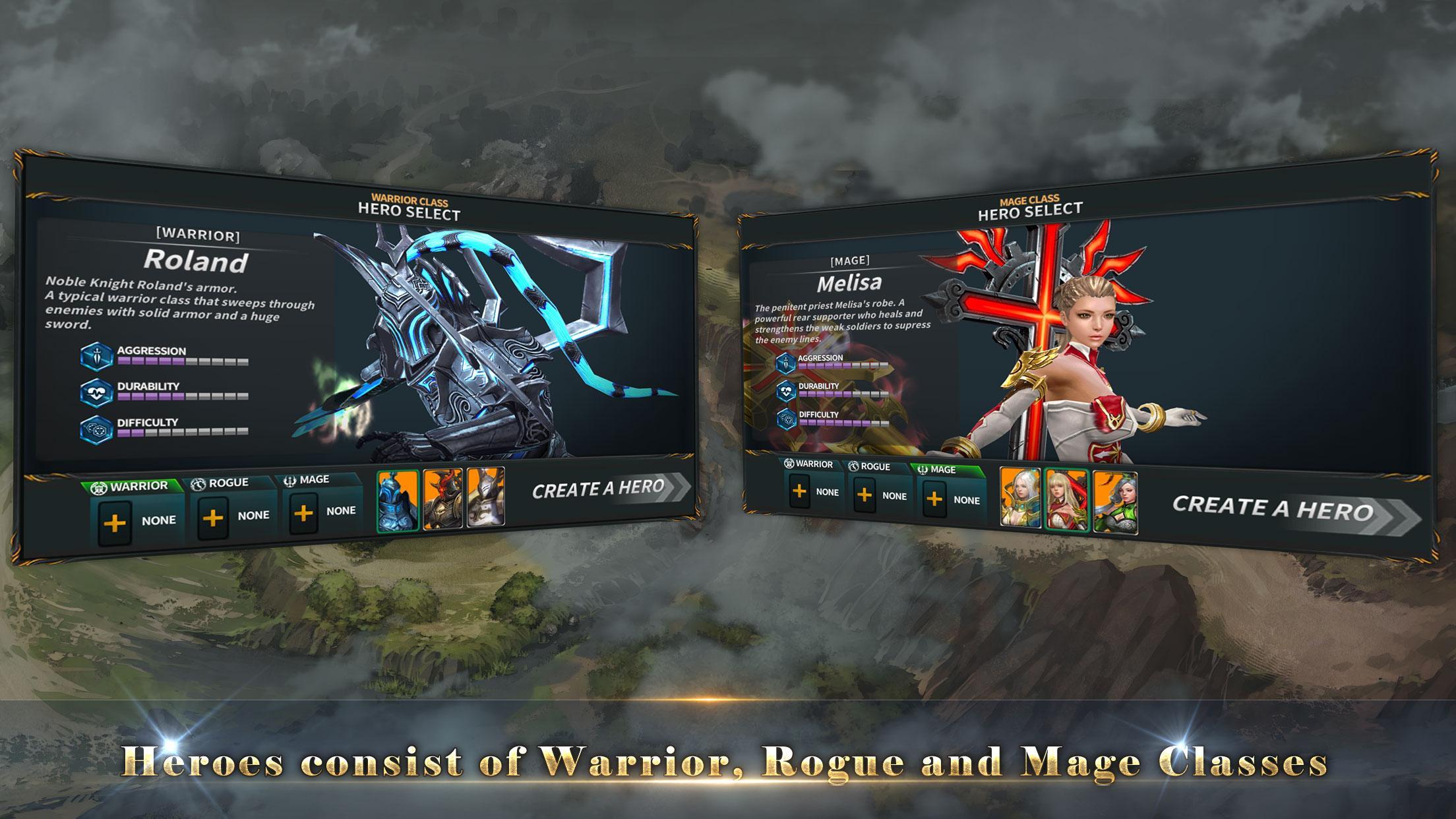Pick the green-dressed grey-haired mage portrait
Viewport: 1456px width, 819px height.
pos(1115,502)
